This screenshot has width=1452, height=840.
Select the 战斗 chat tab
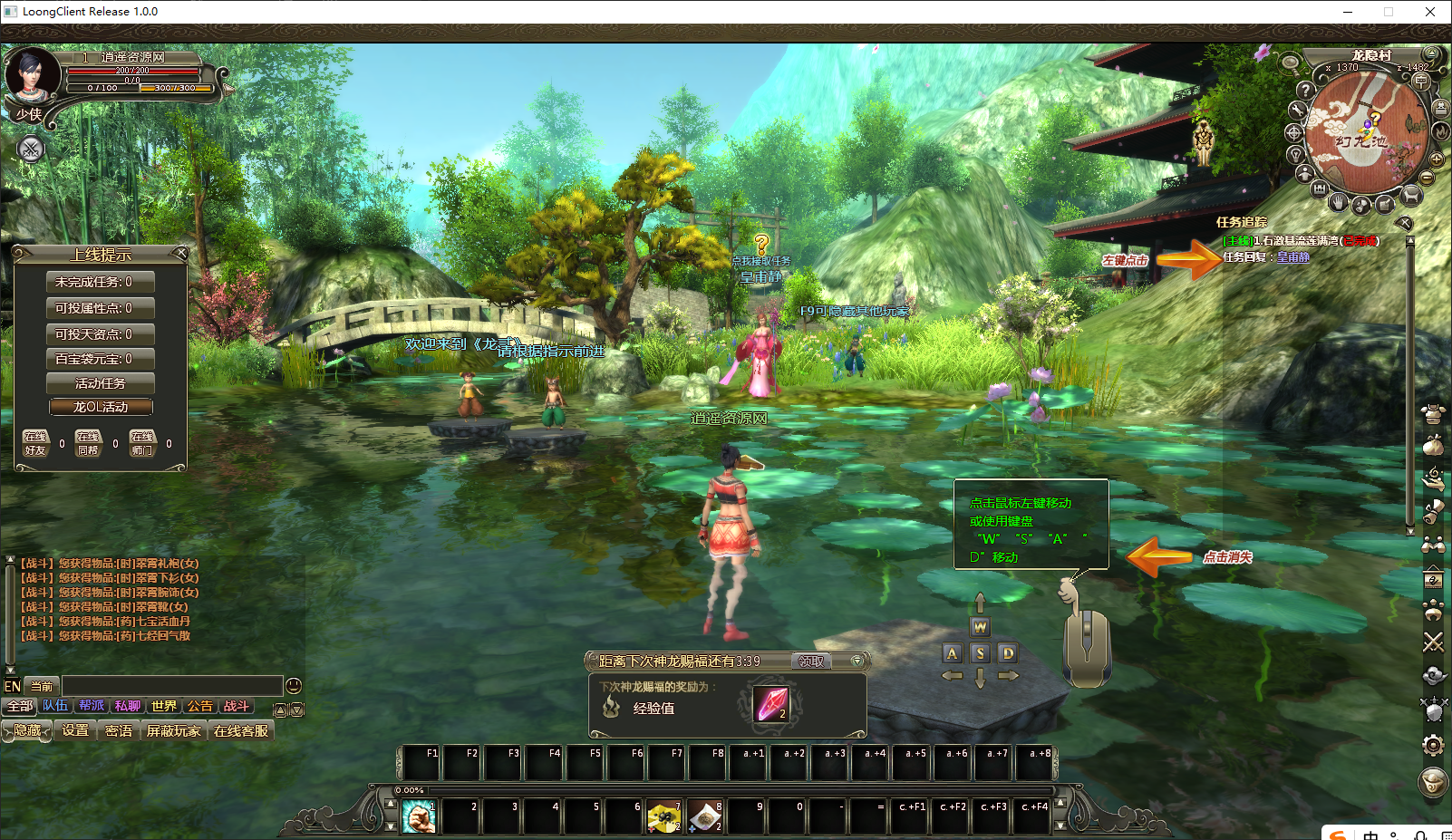click(x=236, y=706)
